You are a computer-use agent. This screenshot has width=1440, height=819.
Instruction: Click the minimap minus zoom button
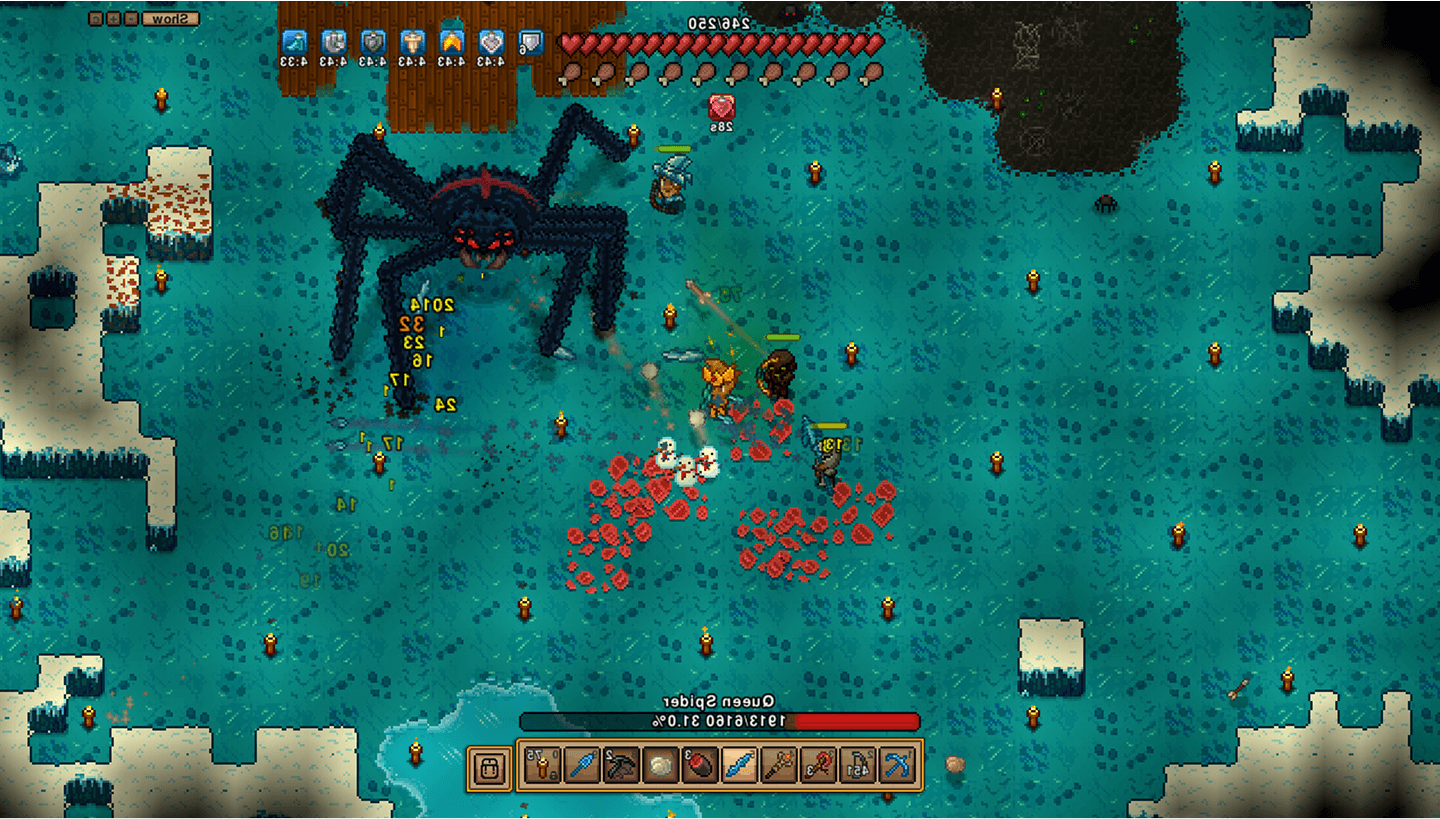[x=131, y=18]
